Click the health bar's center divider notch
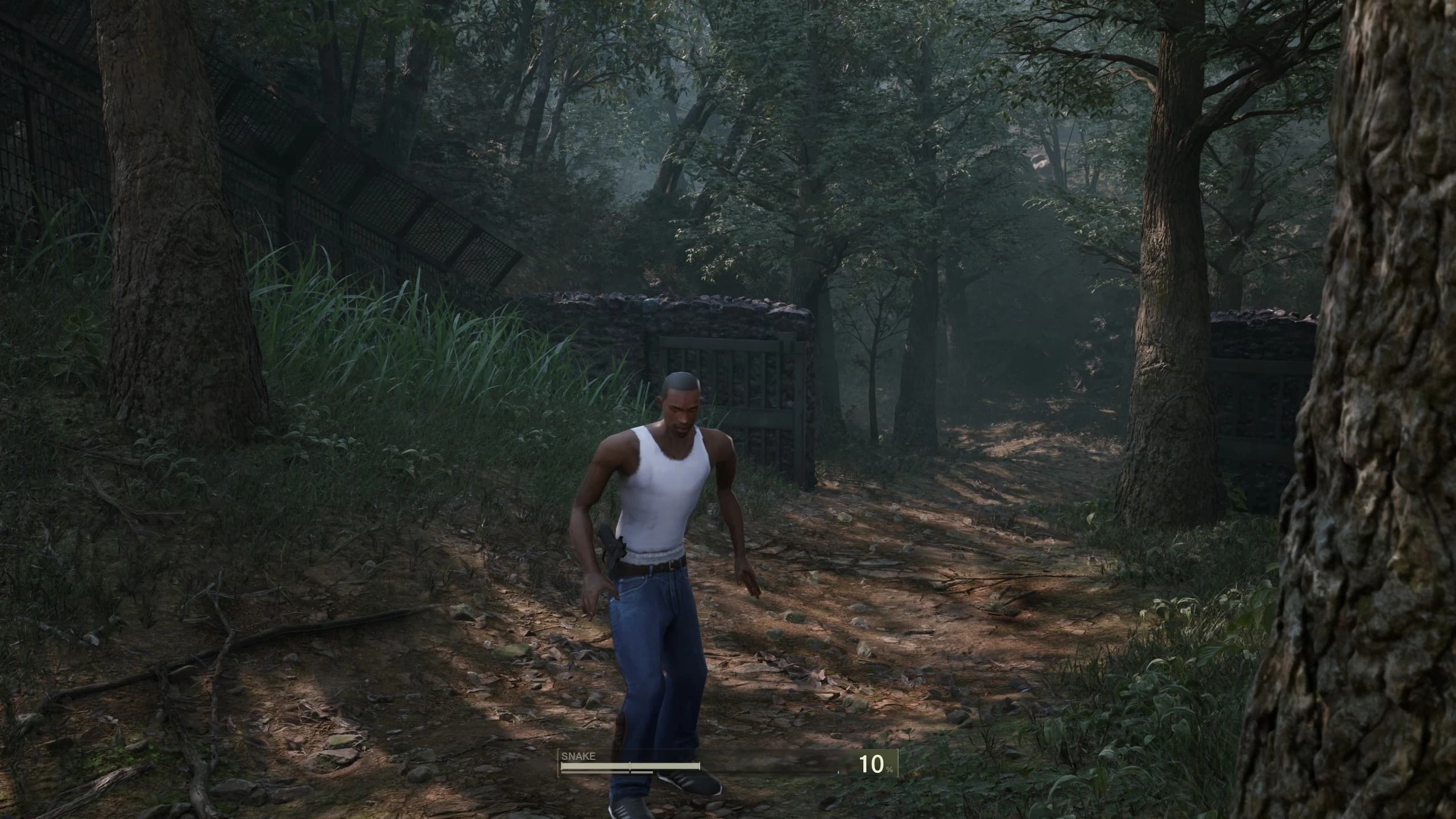This screenshot has width=1456, height=819. coord(630,765)
